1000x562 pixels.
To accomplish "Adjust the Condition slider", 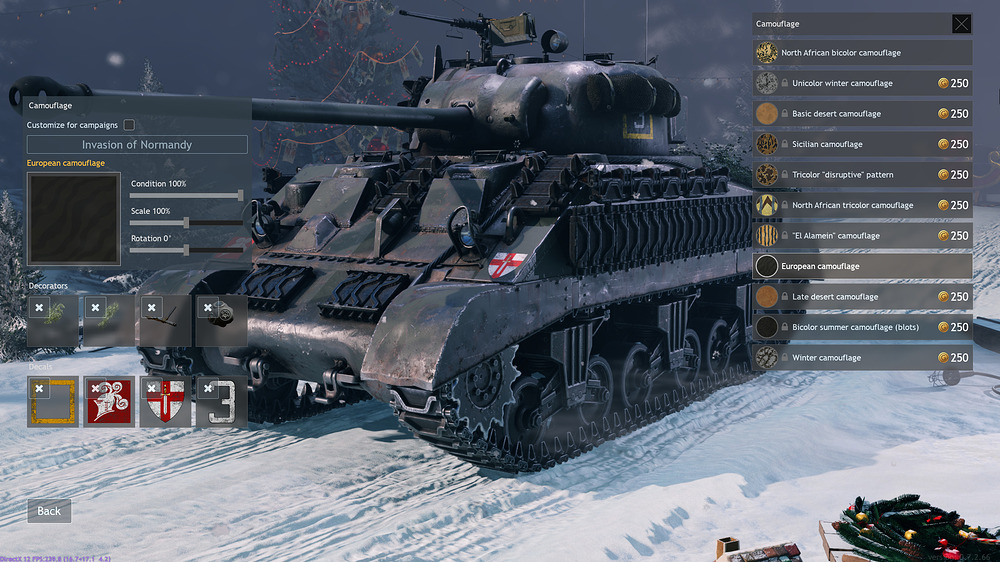I will pos(240,195).
